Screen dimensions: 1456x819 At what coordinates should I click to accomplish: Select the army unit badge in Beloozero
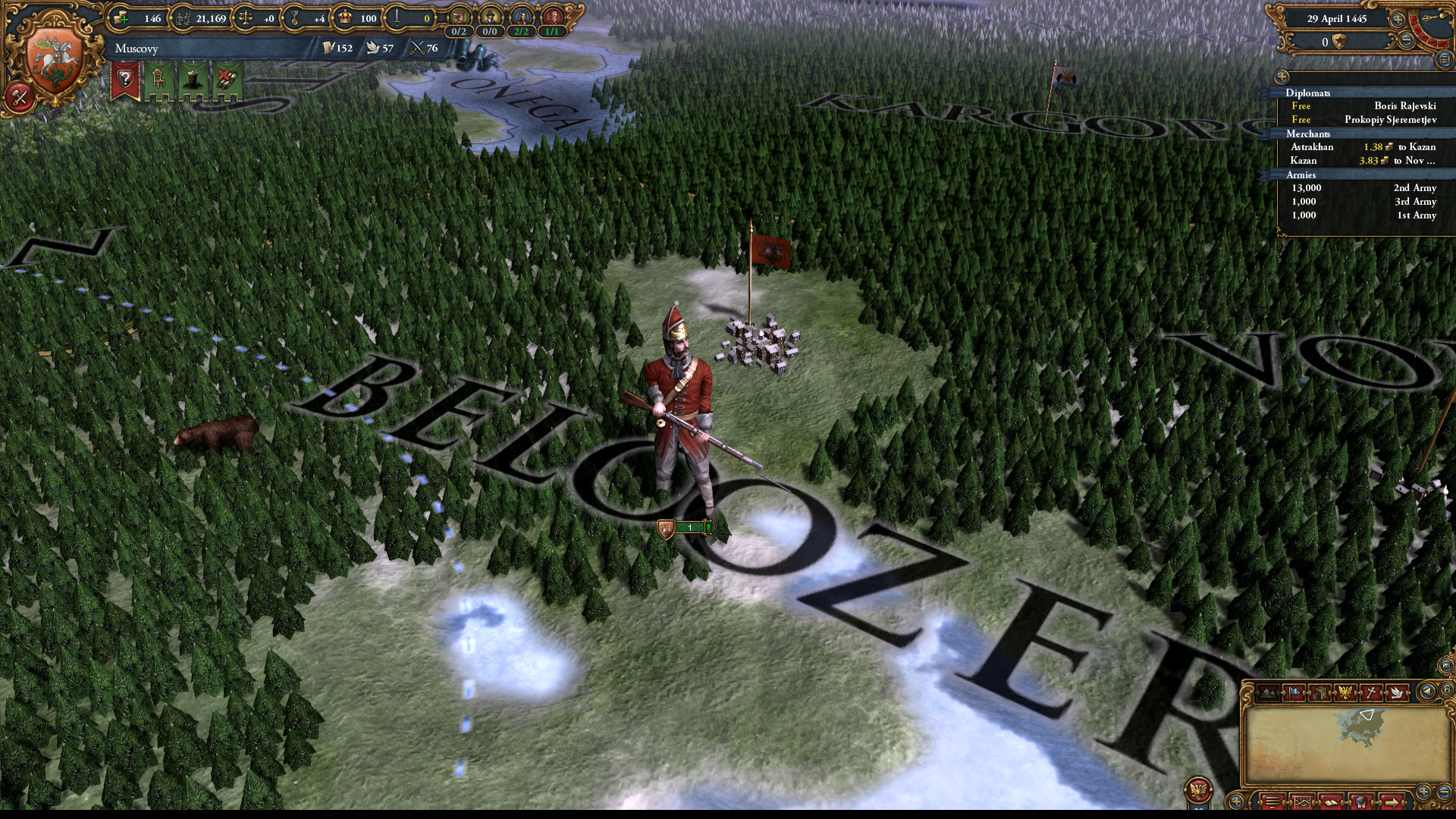tap(684, 528)
